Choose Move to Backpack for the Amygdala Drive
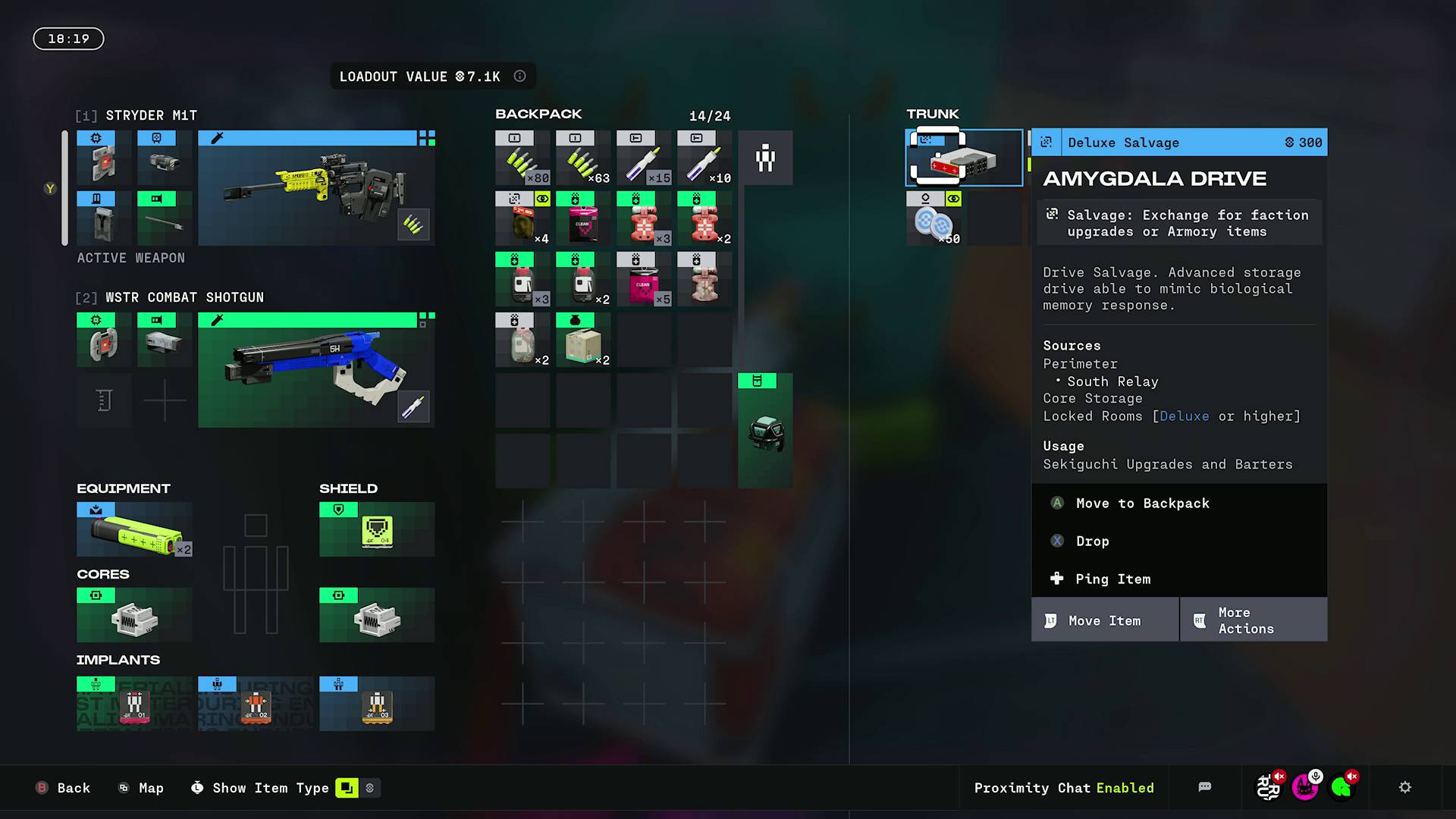The height and width of the screenshot is (819, 1456). click(1143, 503)
